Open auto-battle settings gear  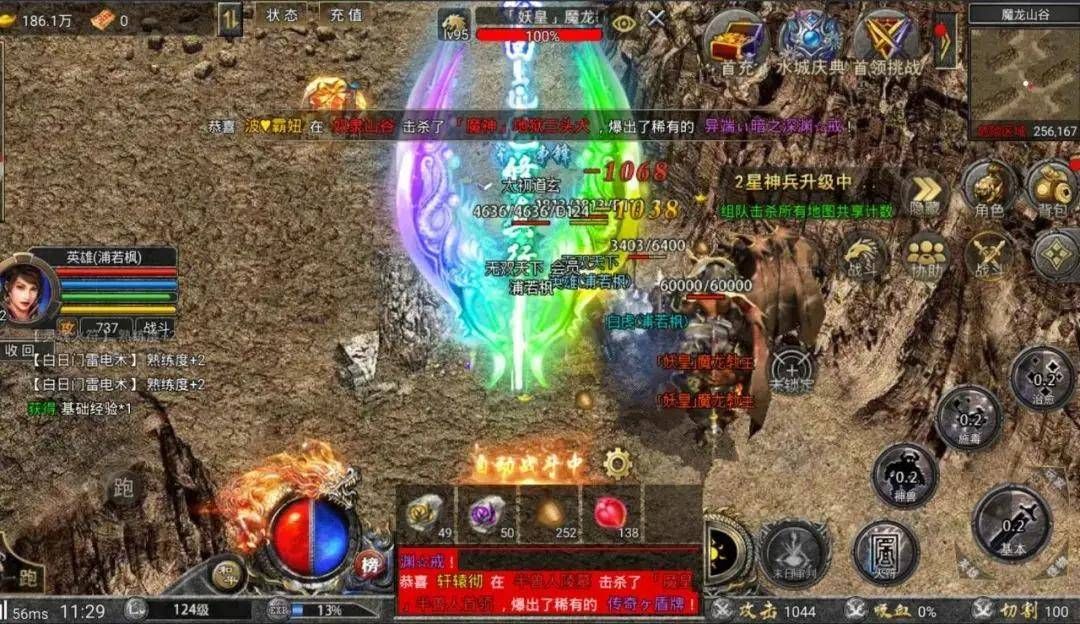tap(617, 463)
